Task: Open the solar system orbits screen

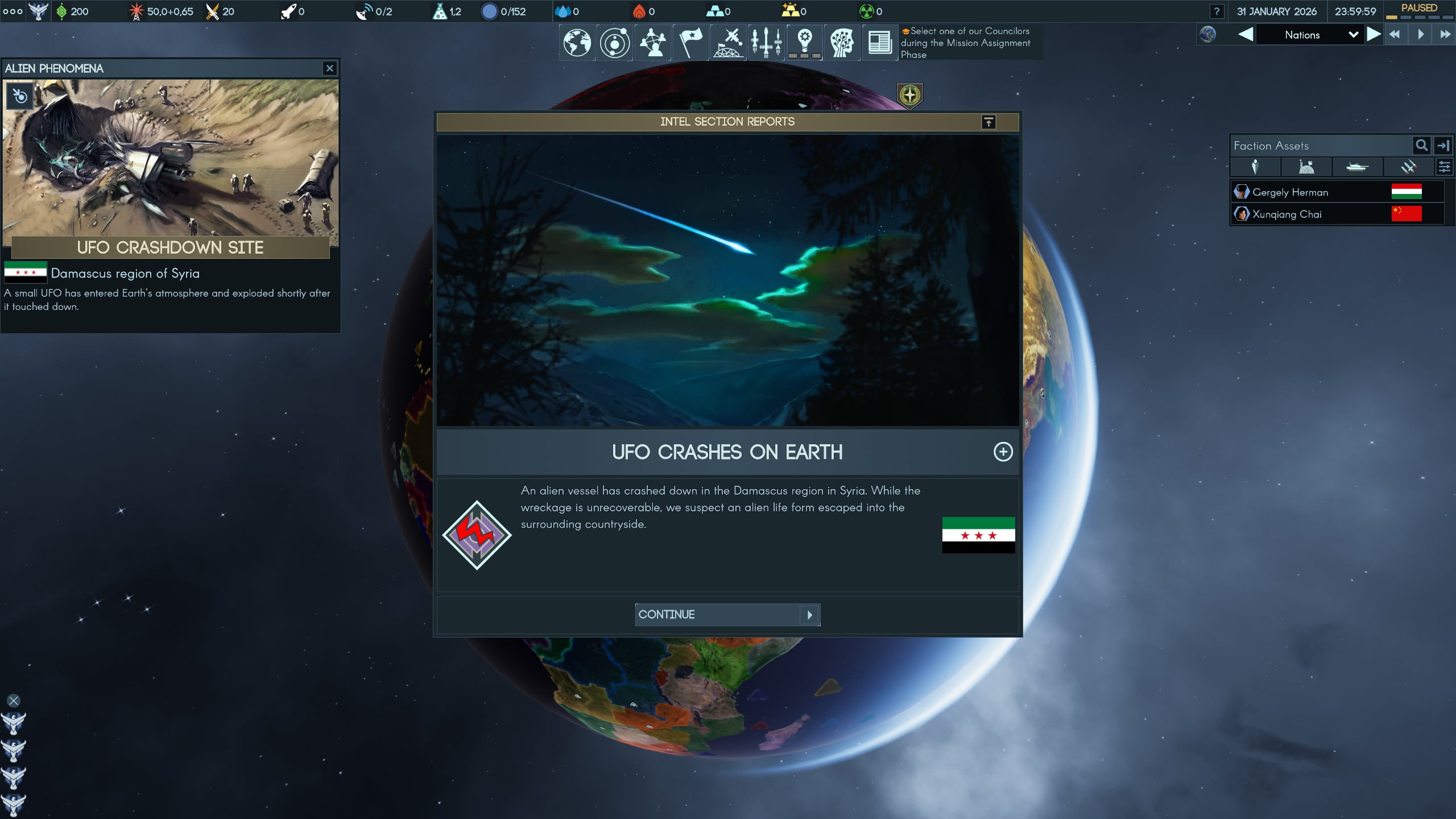Action: 614,43
